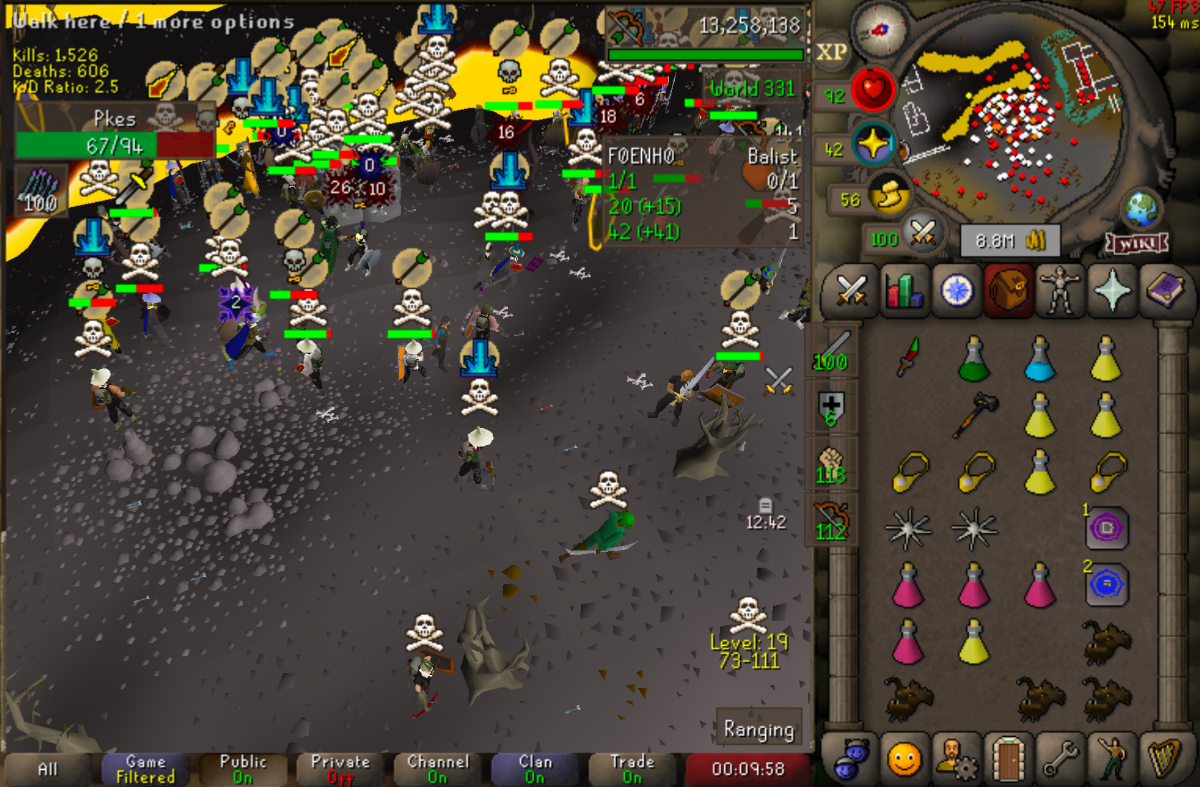1200x787 pixels.
Task: Toggle run using the boot energy orb
Action: point(885,197)
